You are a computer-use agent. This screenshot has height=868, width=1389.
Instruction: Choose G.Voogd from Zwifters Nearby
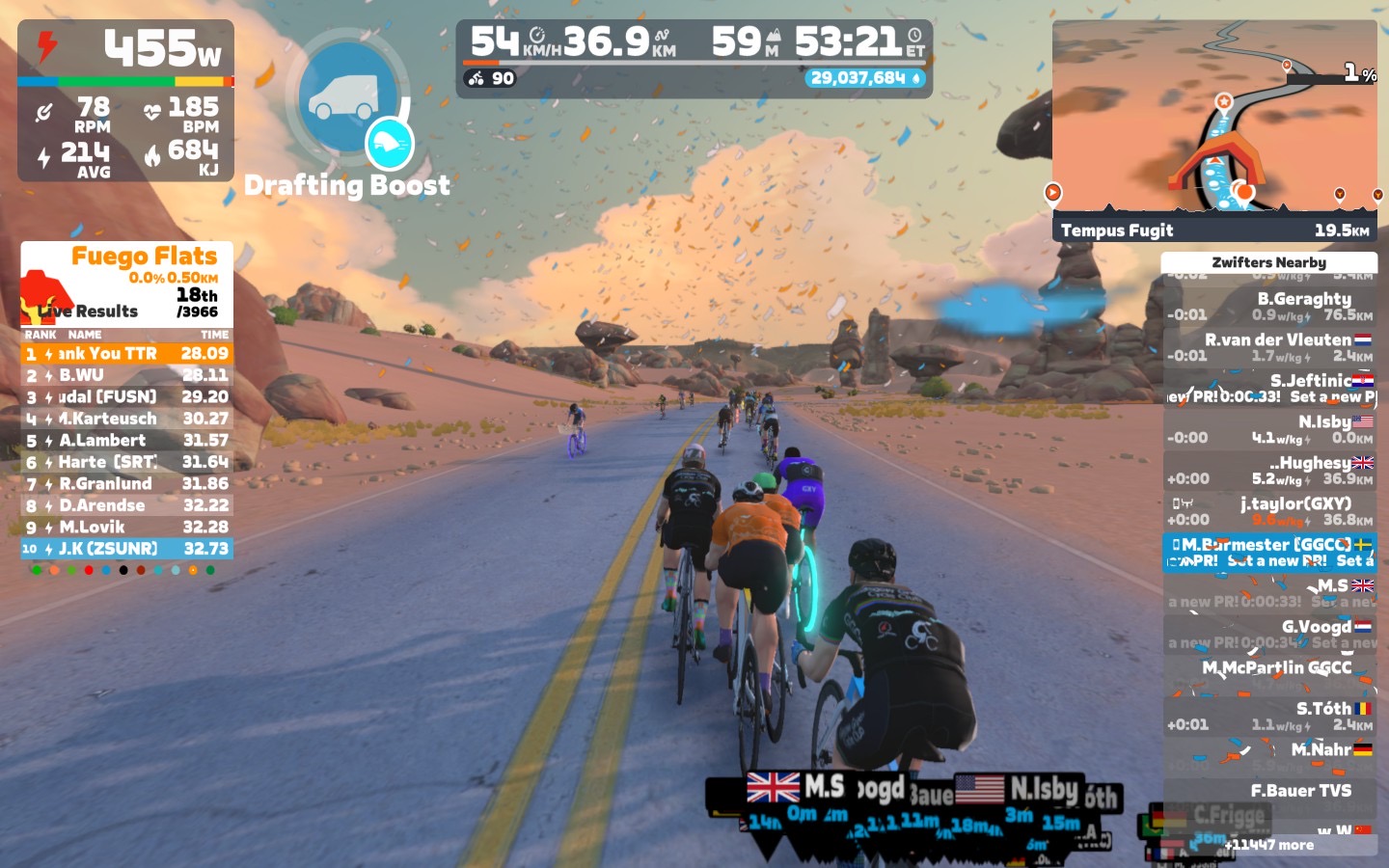point(1269,634)
